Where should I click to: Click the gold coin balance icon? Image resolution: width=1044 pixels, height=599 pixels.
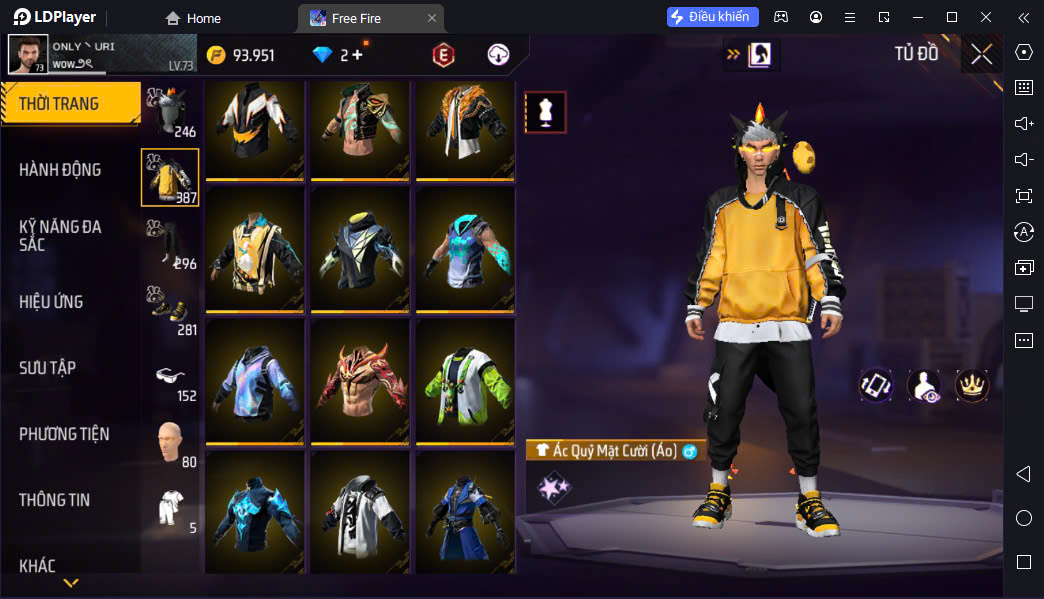(x=216, y=55)
